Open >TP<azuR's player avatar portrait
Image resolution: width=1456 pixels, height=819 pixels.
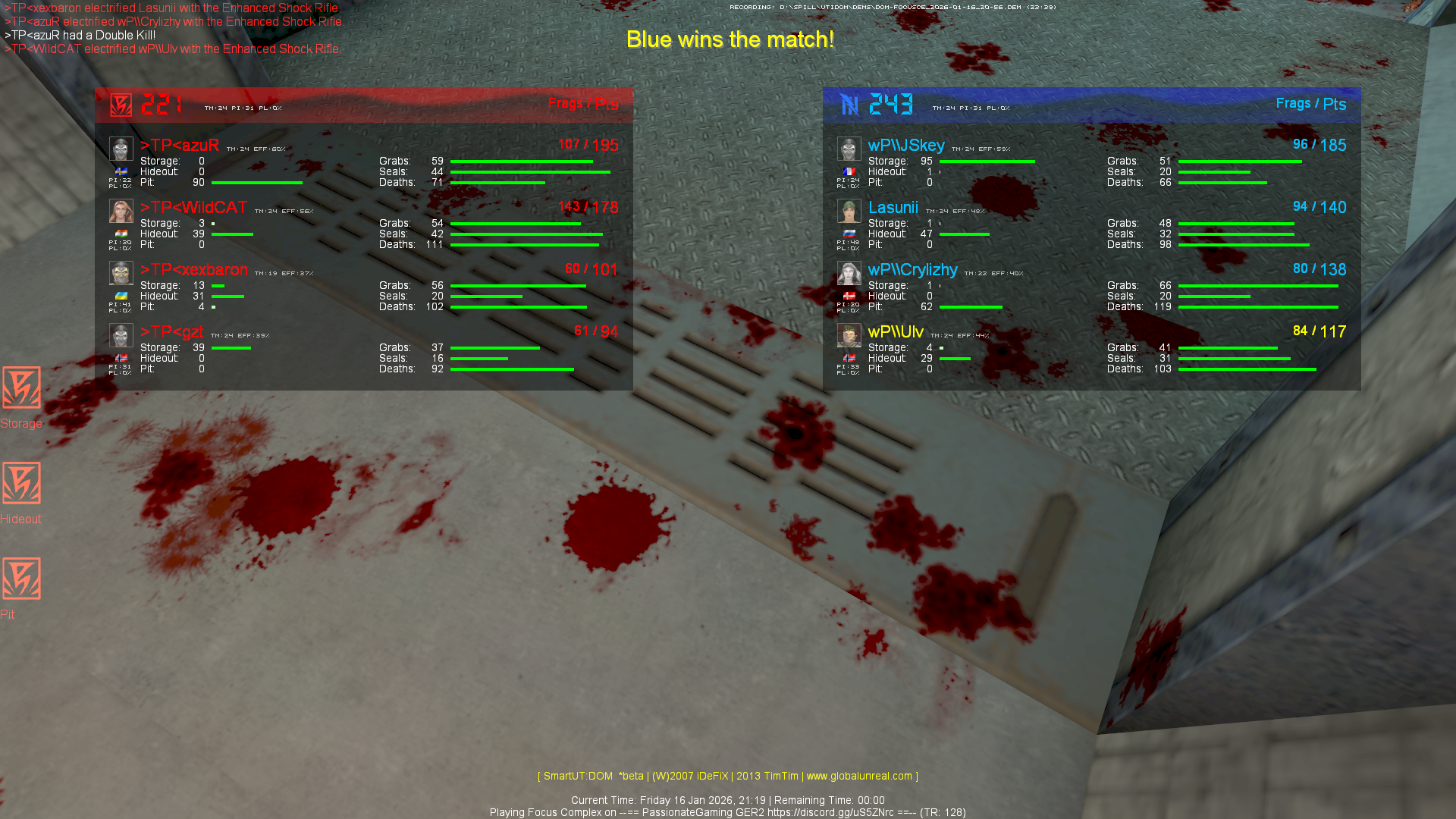121,149
